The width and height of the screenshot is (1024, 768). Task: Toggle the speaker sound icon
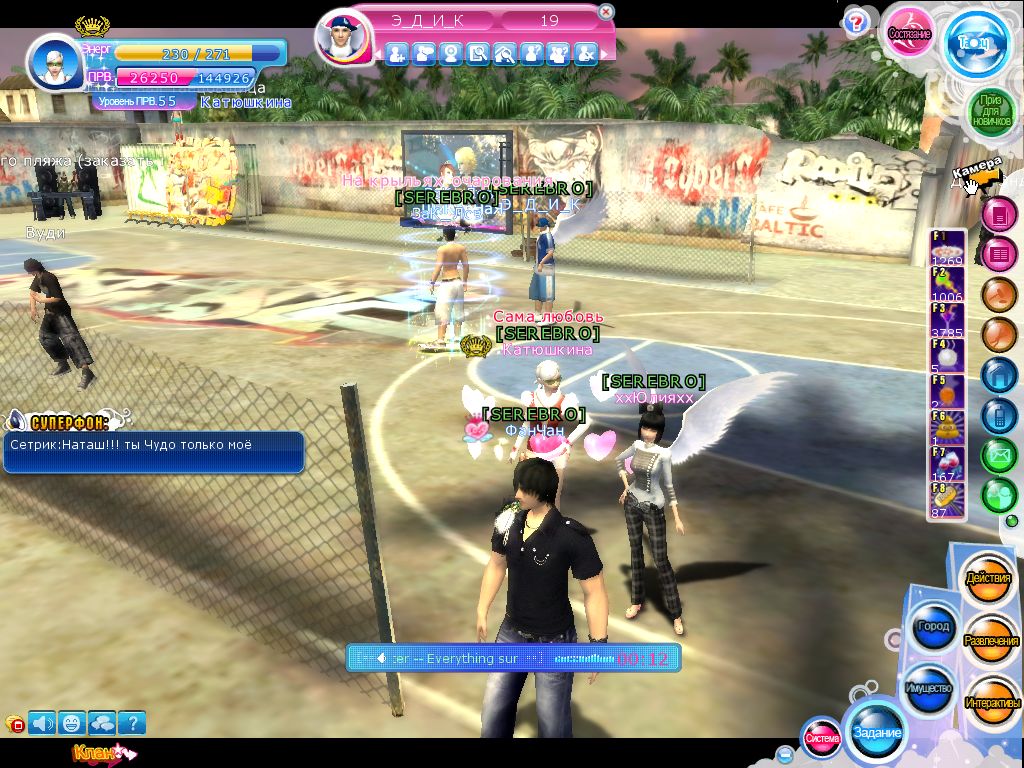[42, 722]
